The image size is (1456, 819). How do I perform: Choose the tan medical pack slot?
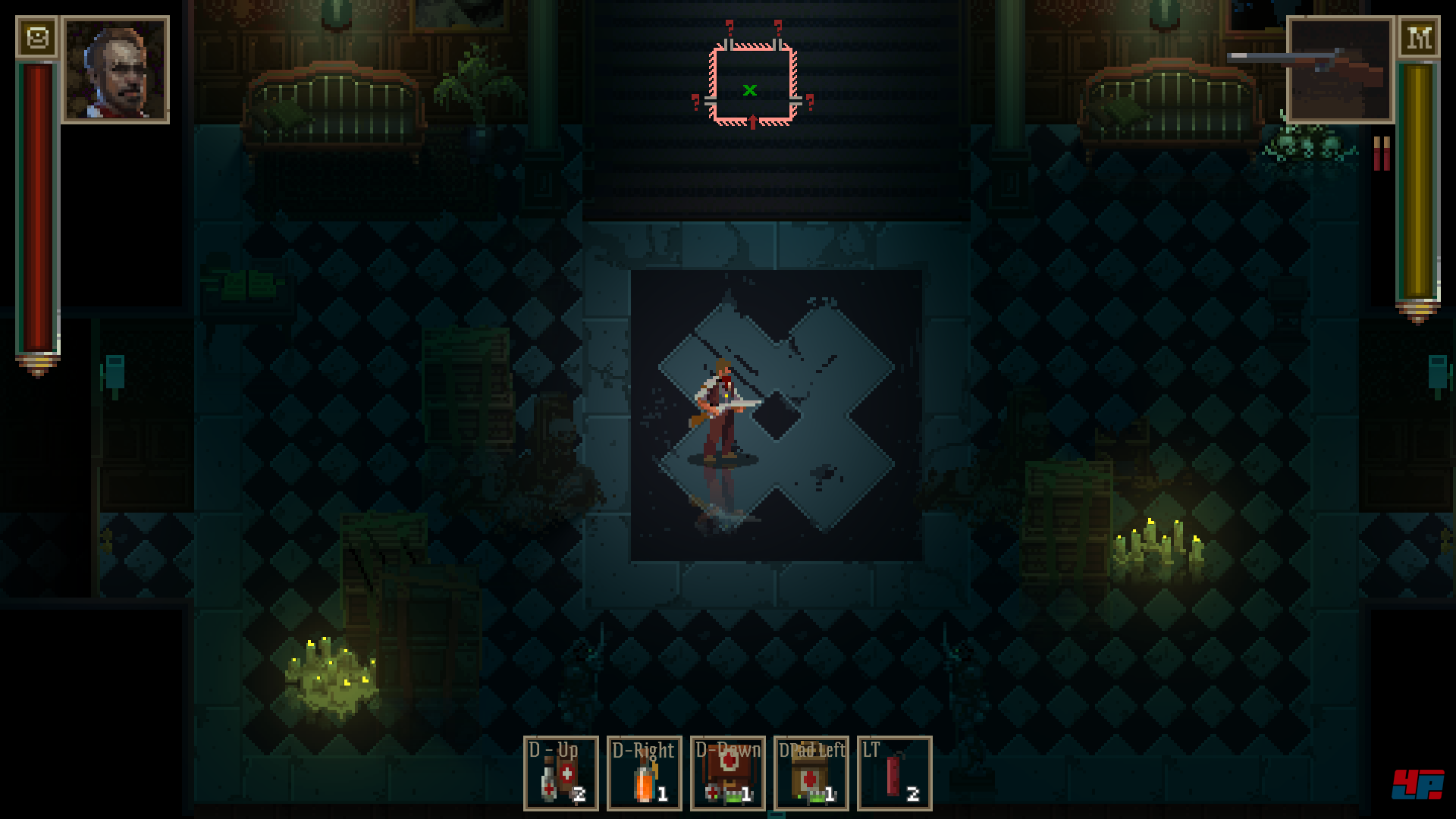point(811,773)
